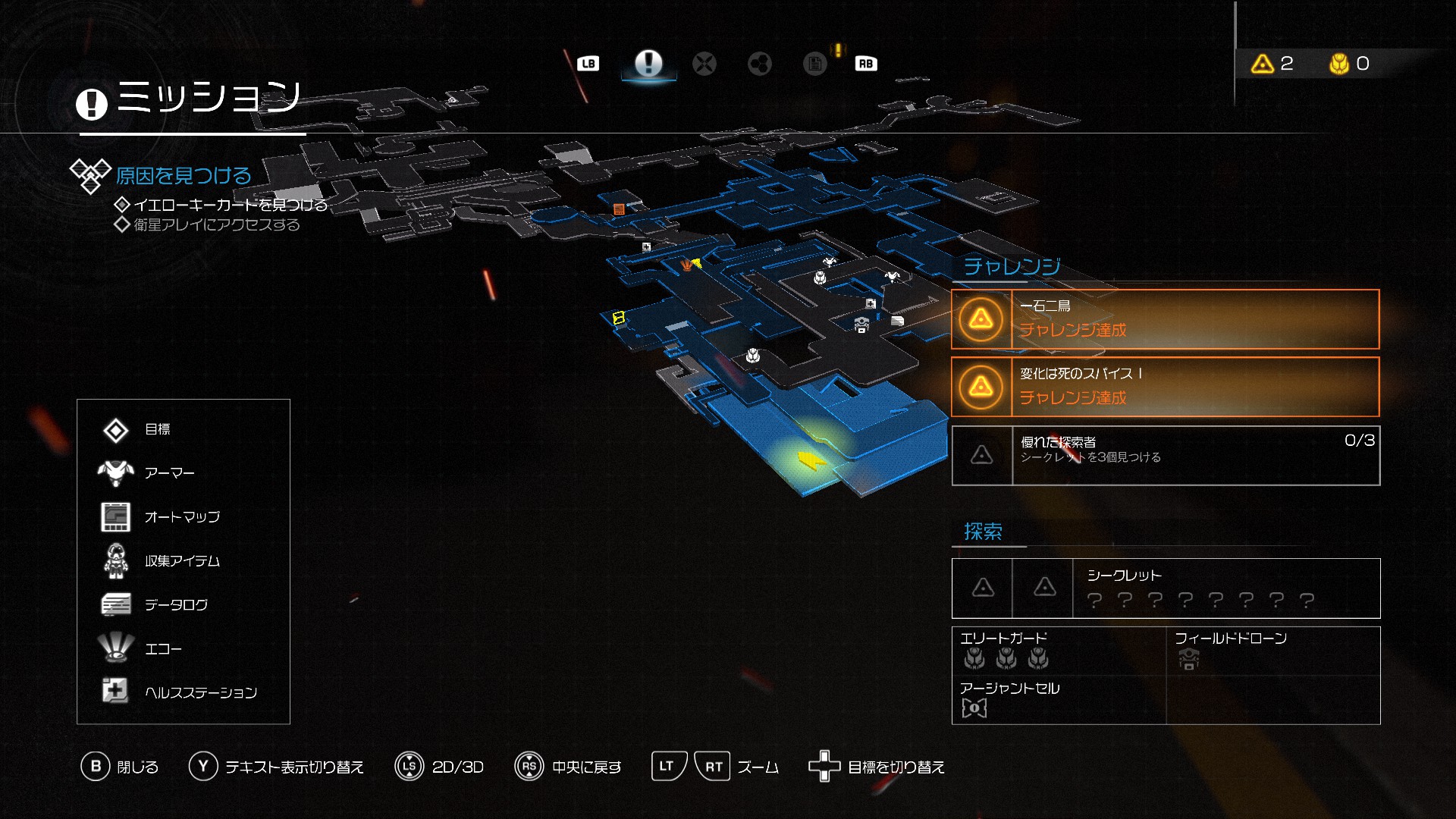Select the 変化は死のスパイス I challenge

(1165, 387)
